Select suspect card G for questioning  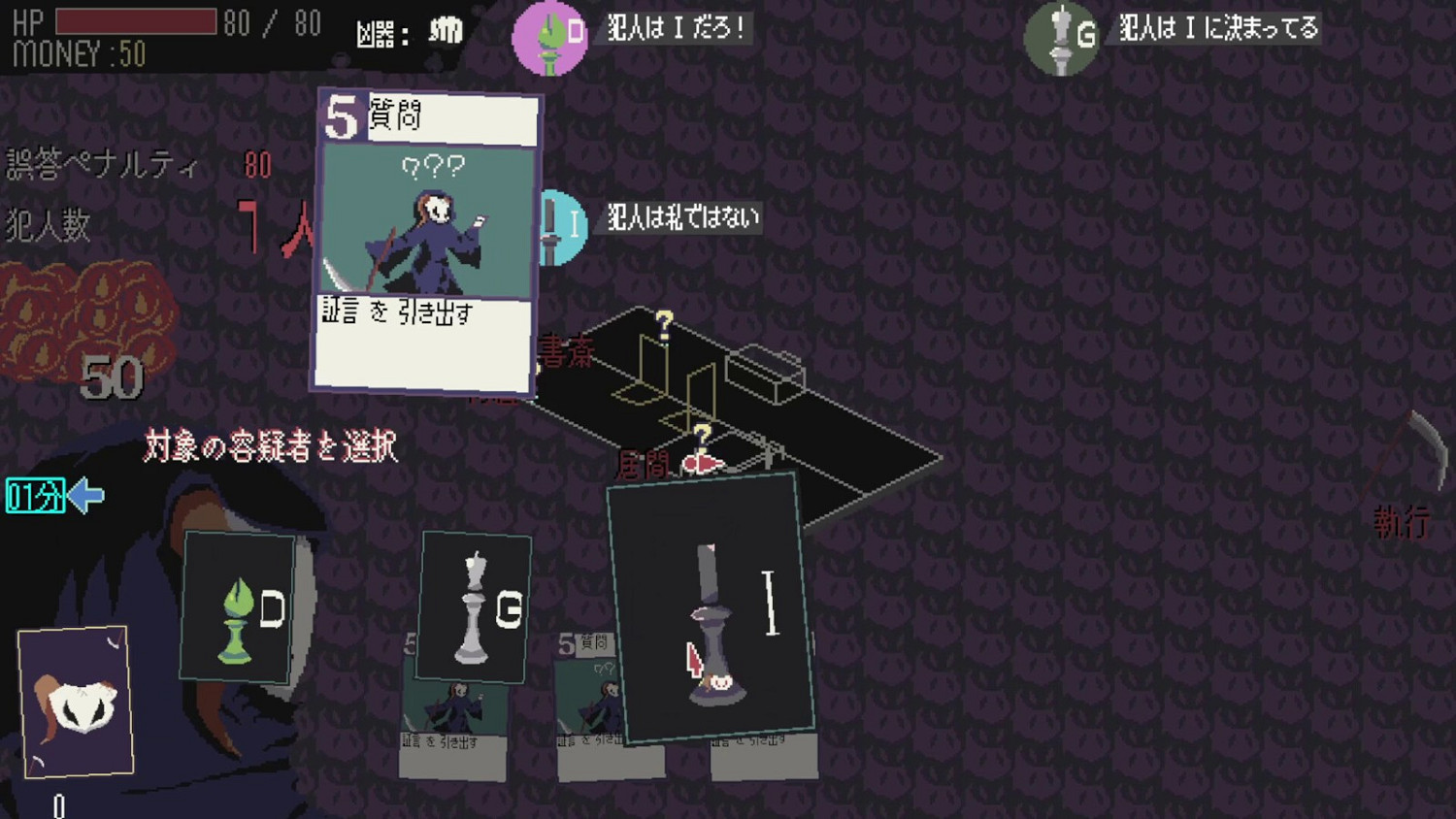(x=476, y=606)
